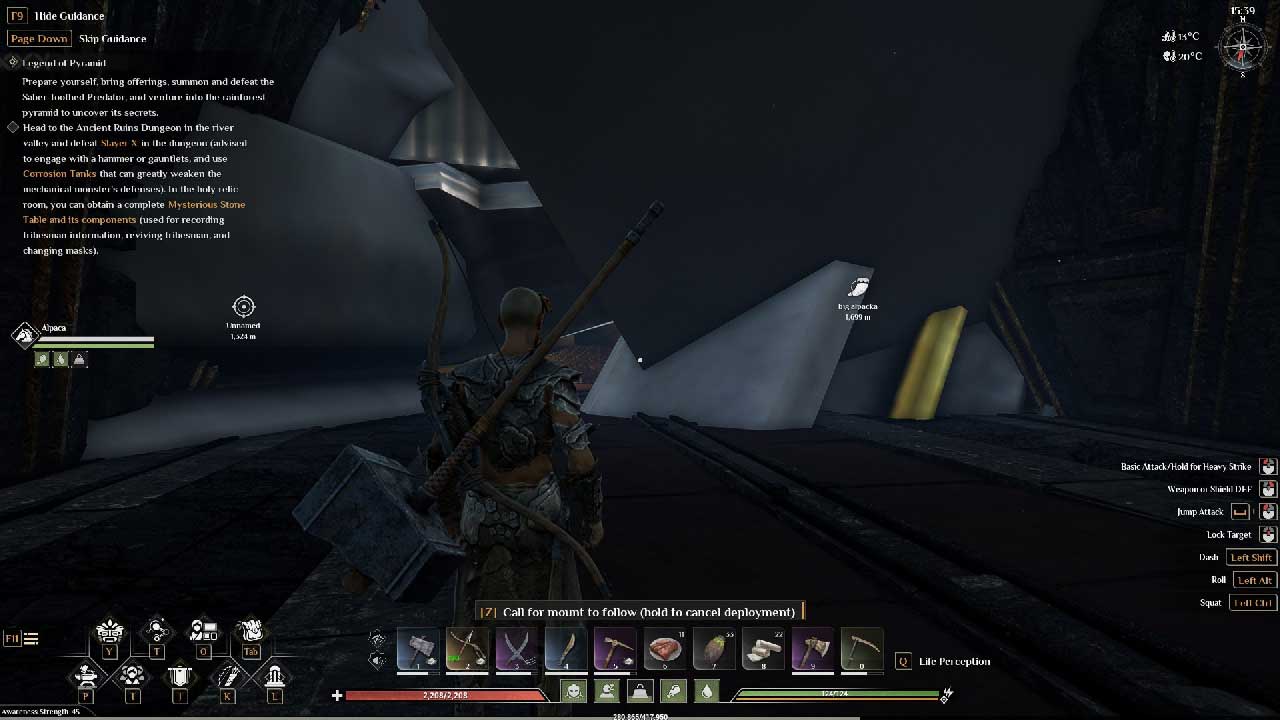Image resolution: width=1280 pixels, height=720 pixels.
Task: Select the stone hammer hotbar slot
Action: [418, 649]
